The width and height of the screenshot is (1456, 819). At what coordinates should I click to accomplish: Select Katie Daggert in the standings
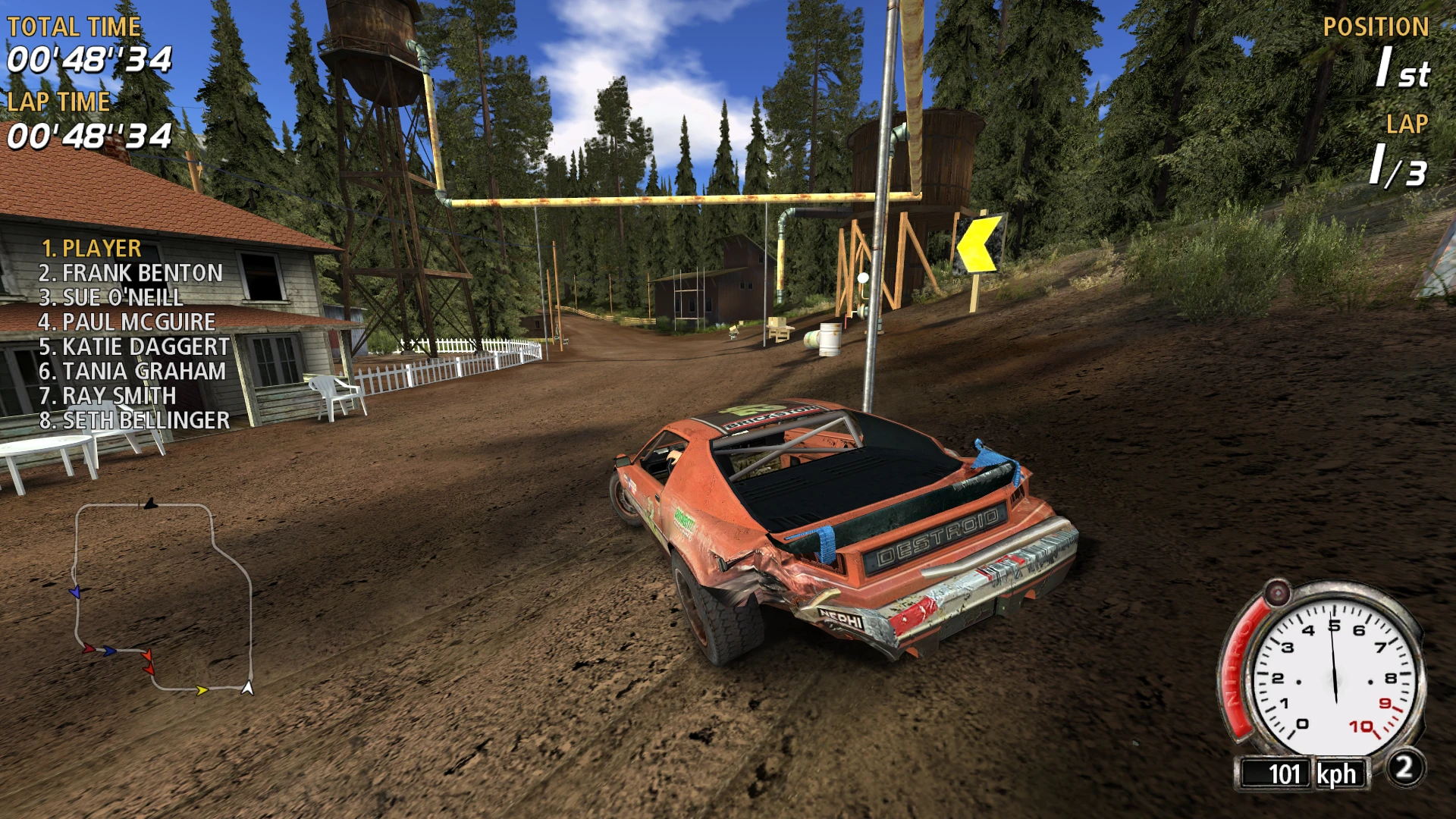coord(133,347)
